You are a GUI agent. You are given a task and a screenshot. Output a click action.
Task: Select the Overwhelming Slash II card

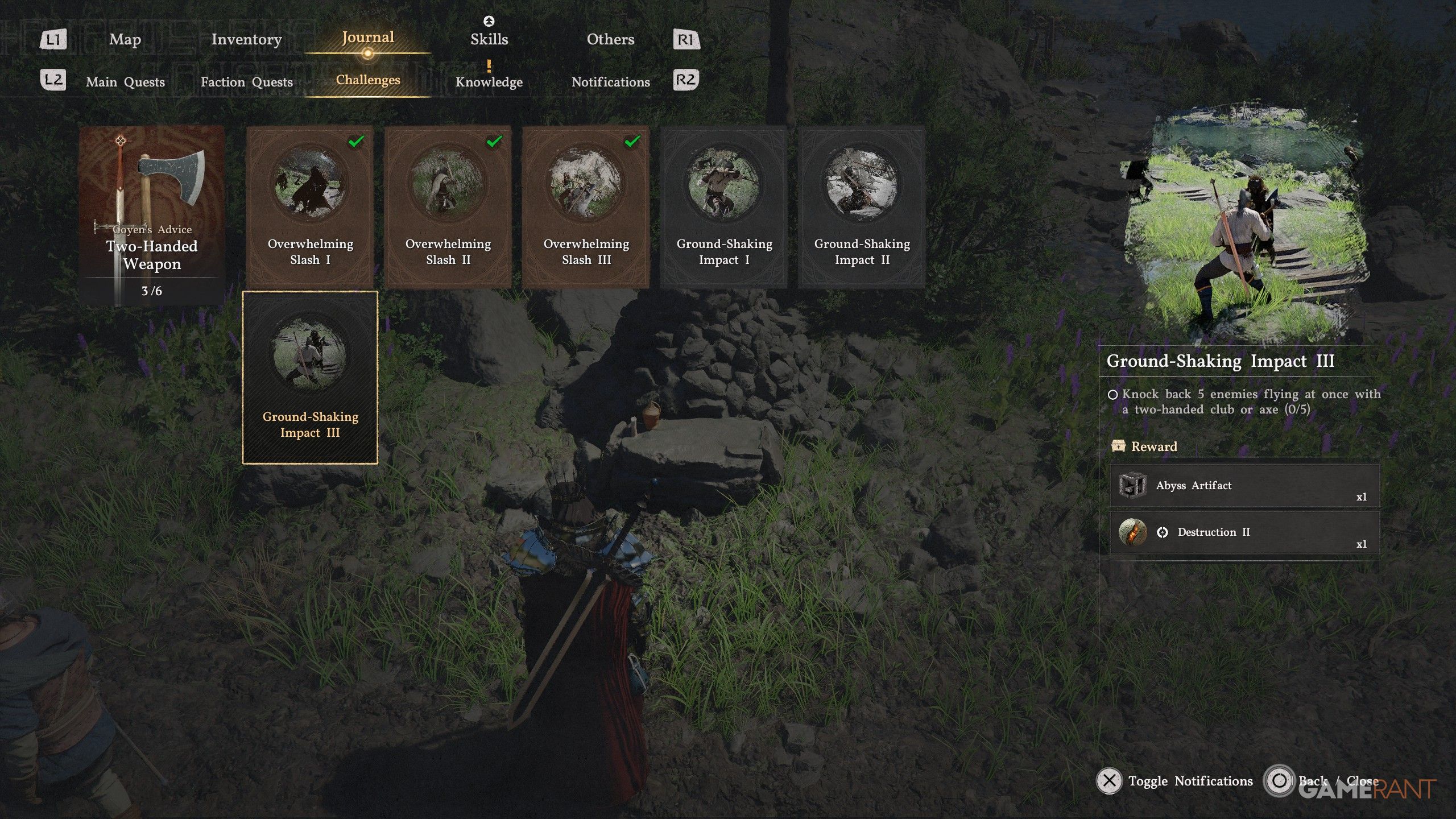pos(448,206)
